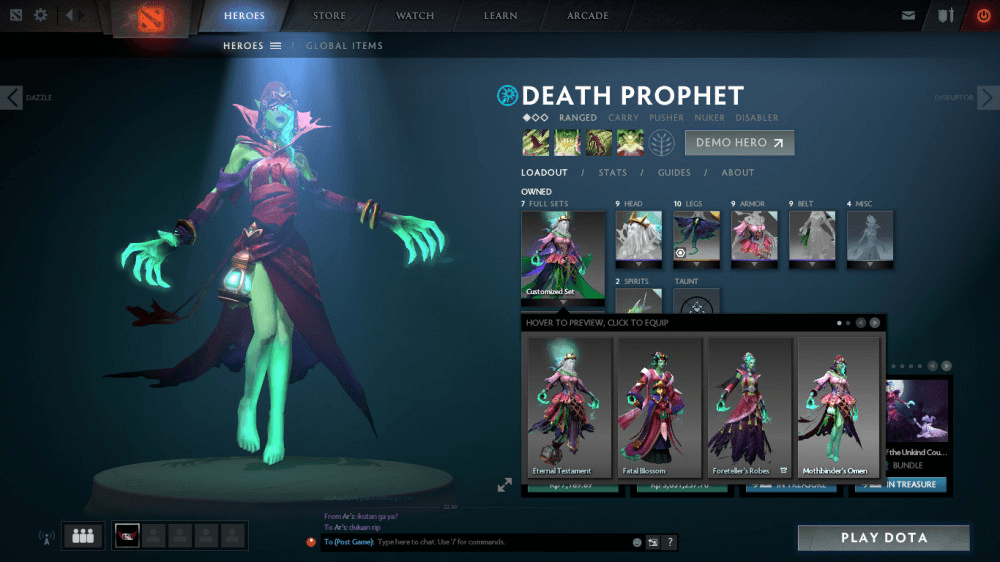Go to next hero Disruptor

tap(987, 97)
